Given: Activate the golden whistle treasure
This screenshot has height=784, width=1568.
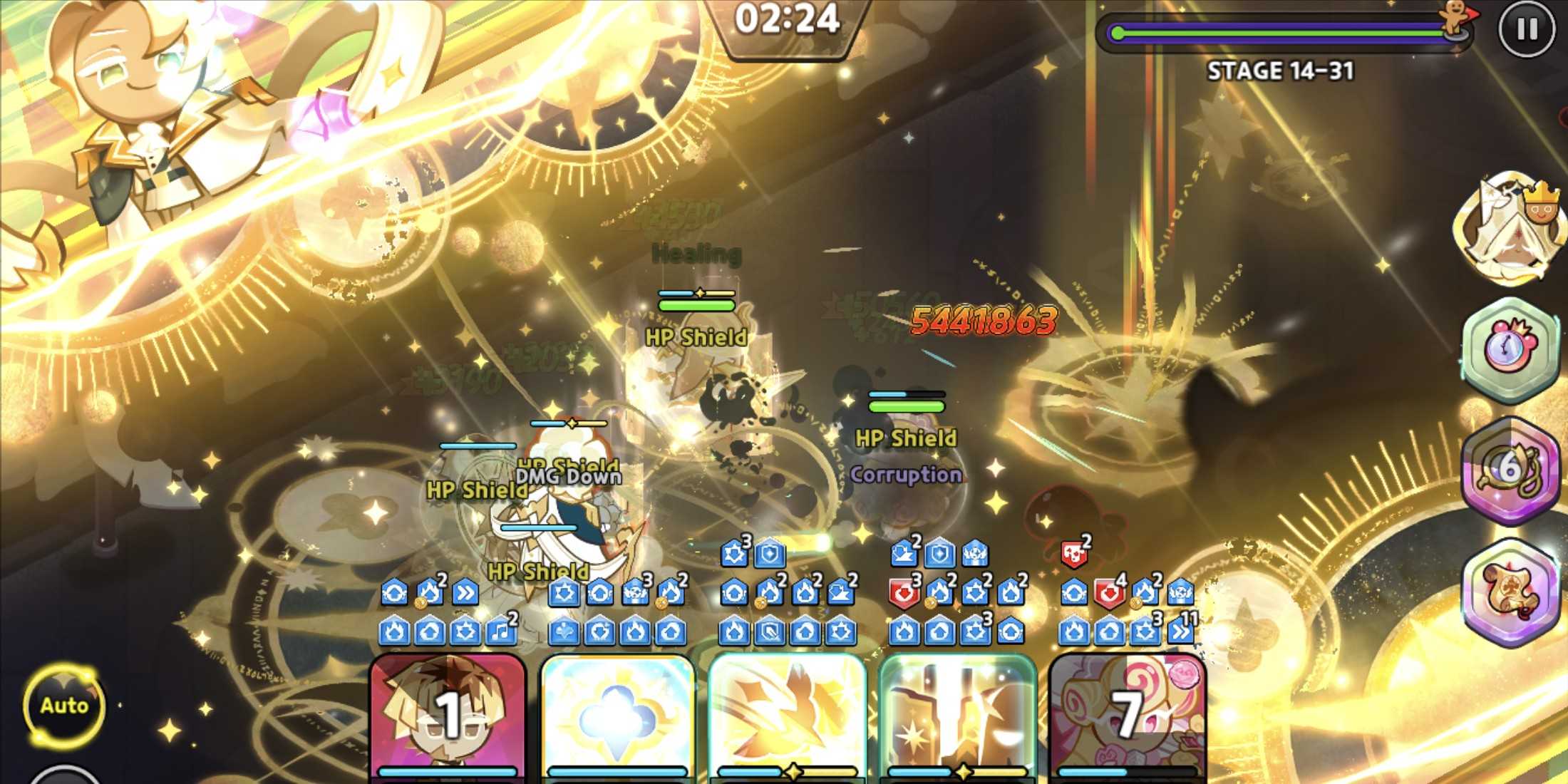Looking at the screenshot, I should tap(1510, 470).
